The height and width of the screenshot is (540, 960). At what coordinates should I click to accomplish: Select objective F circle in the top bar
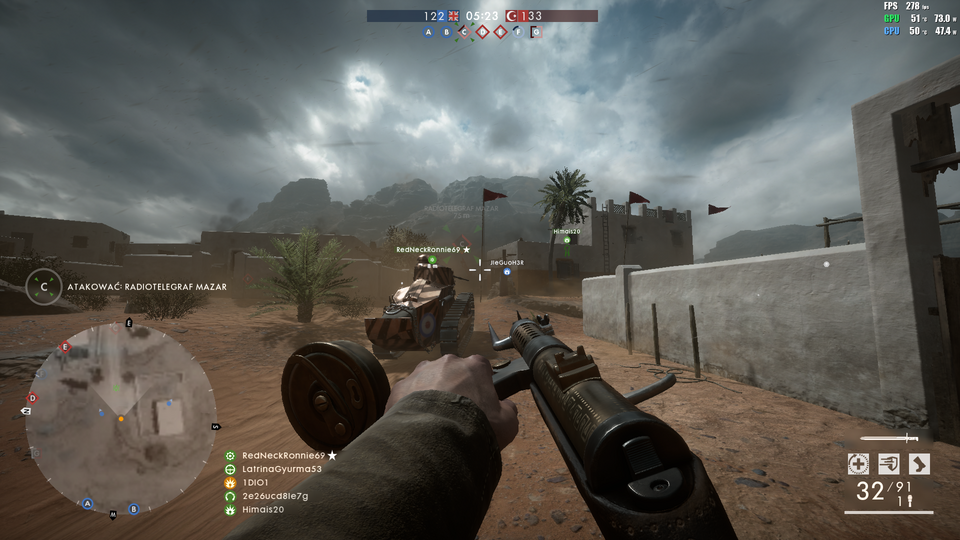(518, 32)
